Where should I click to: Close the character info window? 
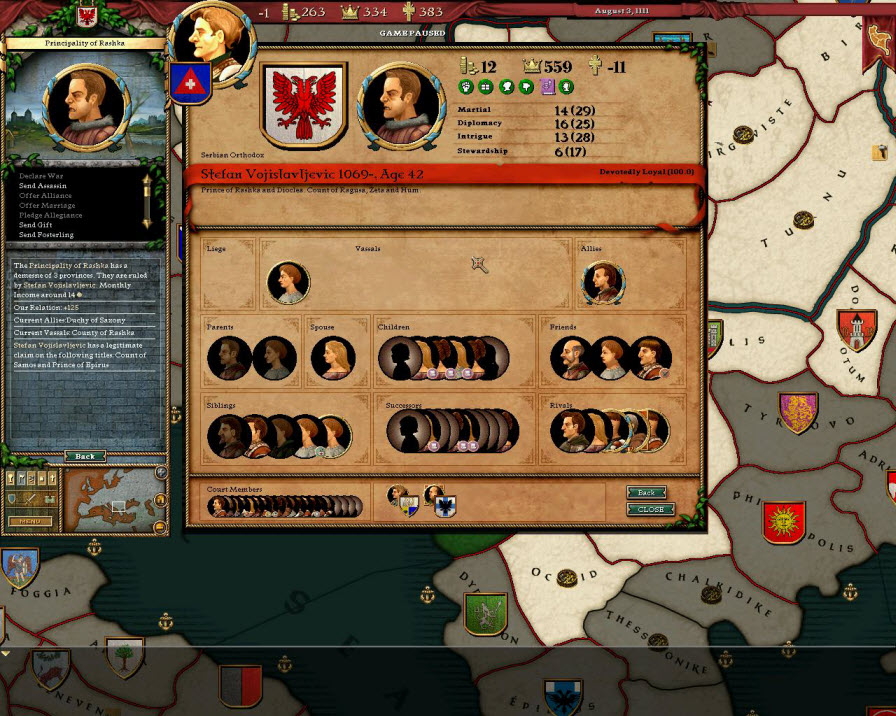(x=650, y=510)
